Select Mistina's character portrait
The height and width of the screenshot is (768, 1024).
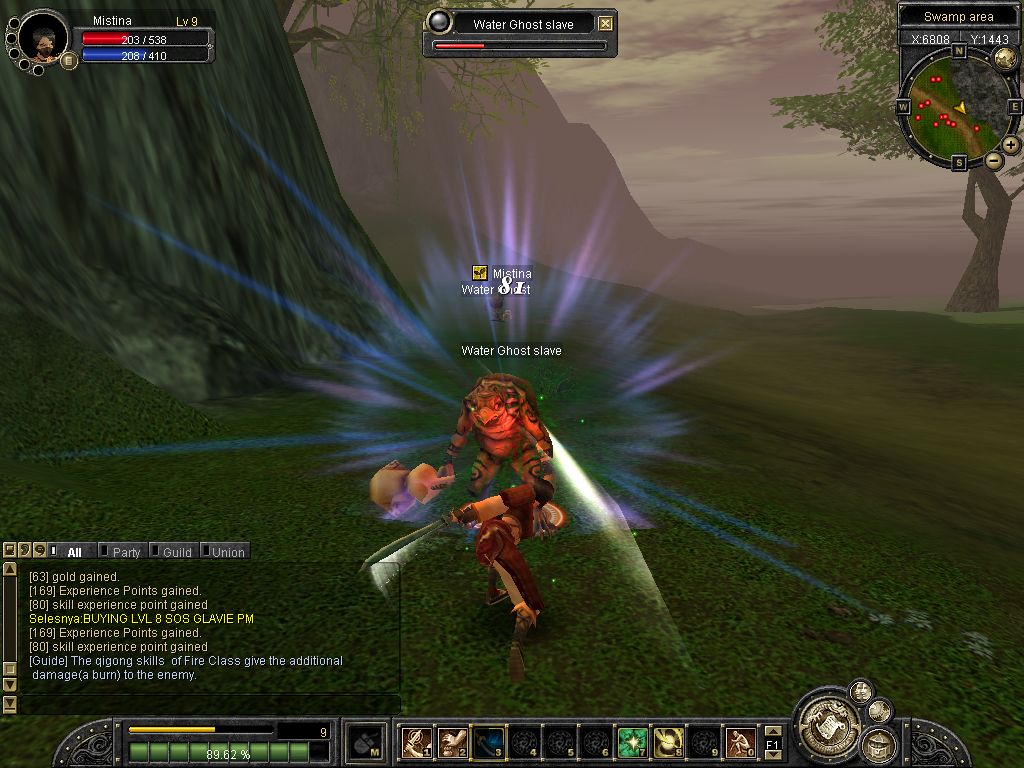(43, 37)
